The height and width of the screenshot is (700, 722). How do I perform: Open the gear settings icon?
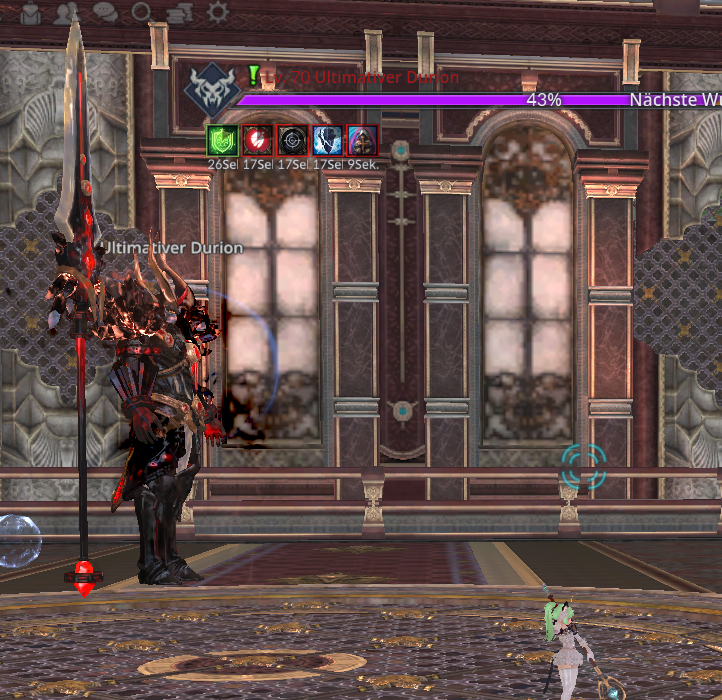coord(217,13)
